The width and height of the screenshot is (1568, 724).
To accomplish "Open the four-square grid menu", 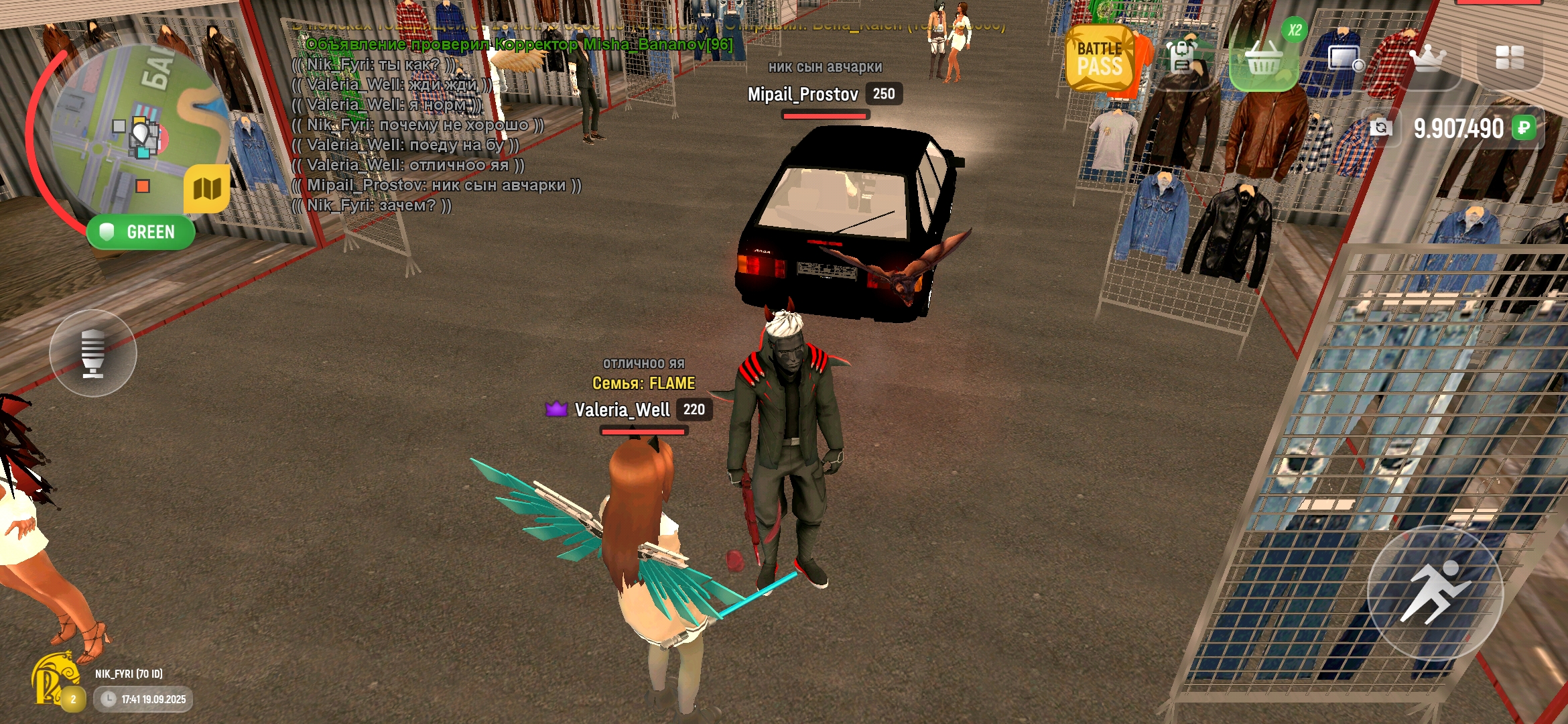I will [x=1510, y=58].
